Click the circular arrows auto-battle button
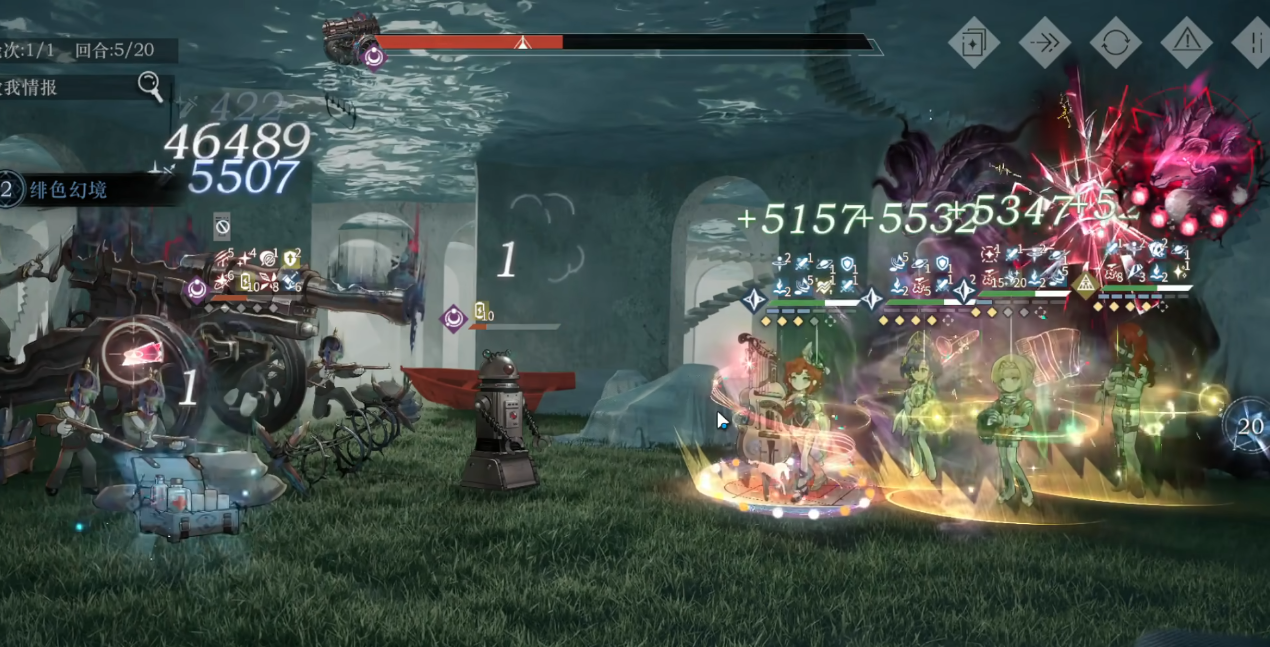 click(x=1115, y=42)
